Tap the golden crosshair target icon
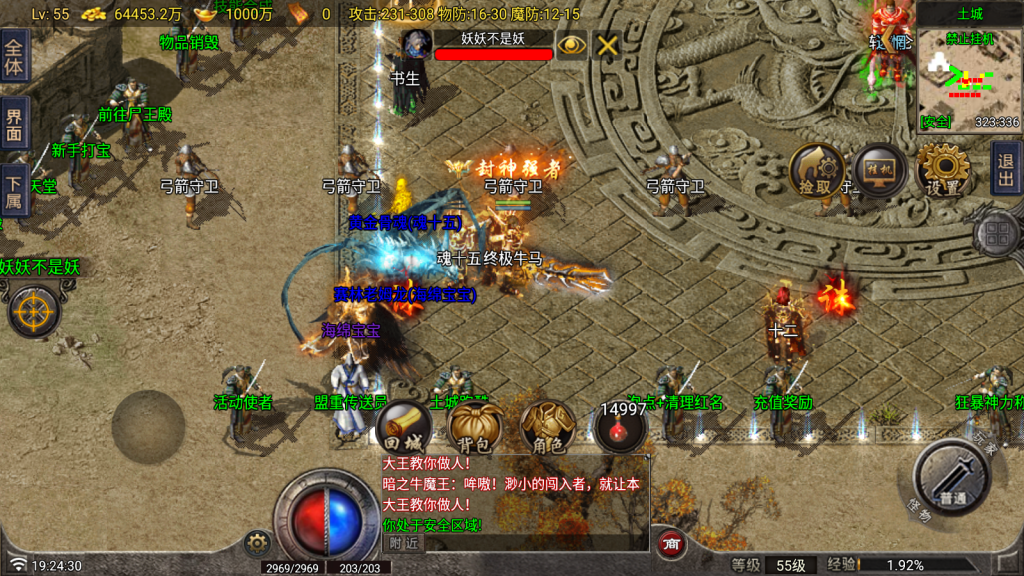1024x576 pixels. (34, 312)
